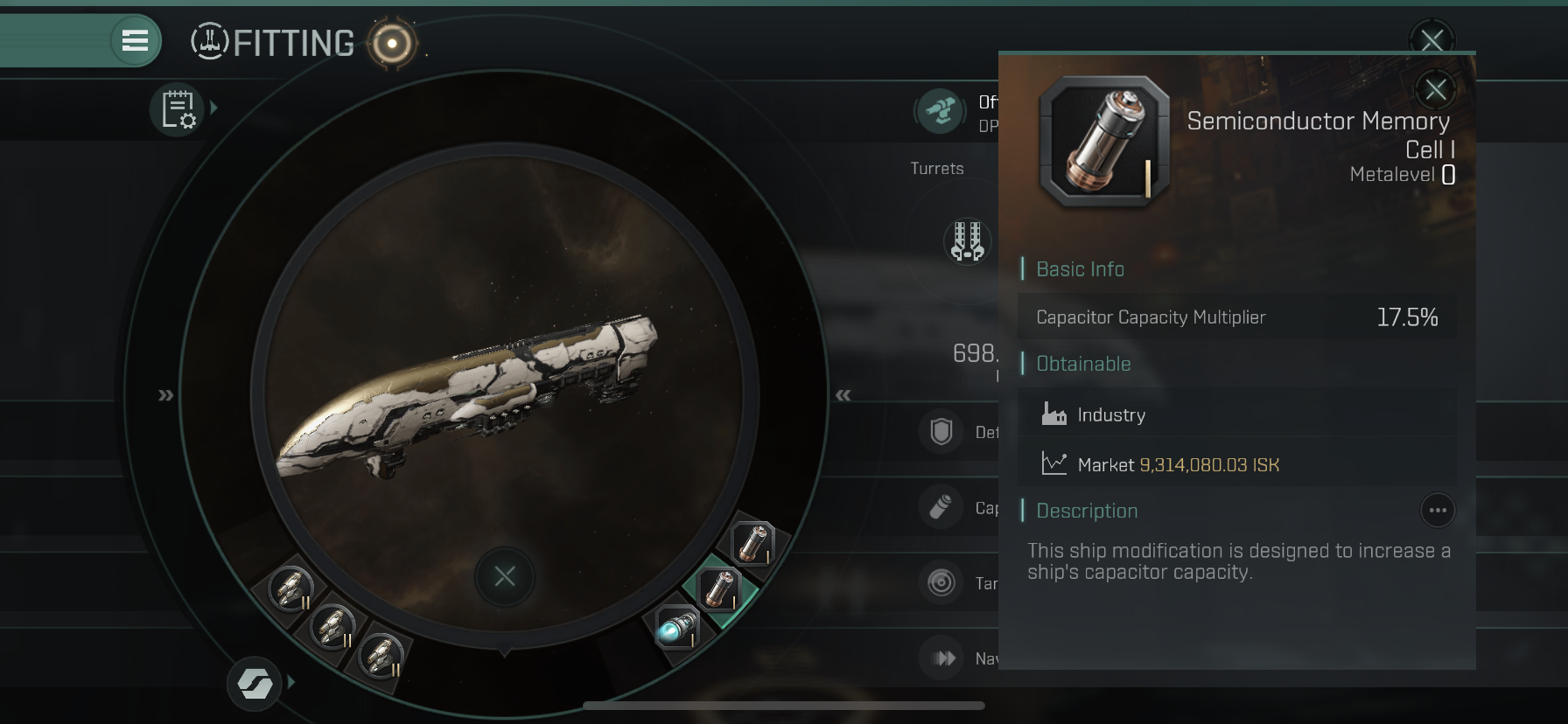This screenshot has width=1568, height=724.
Task: Open the Offense DPS stats section
Action: 941,111
